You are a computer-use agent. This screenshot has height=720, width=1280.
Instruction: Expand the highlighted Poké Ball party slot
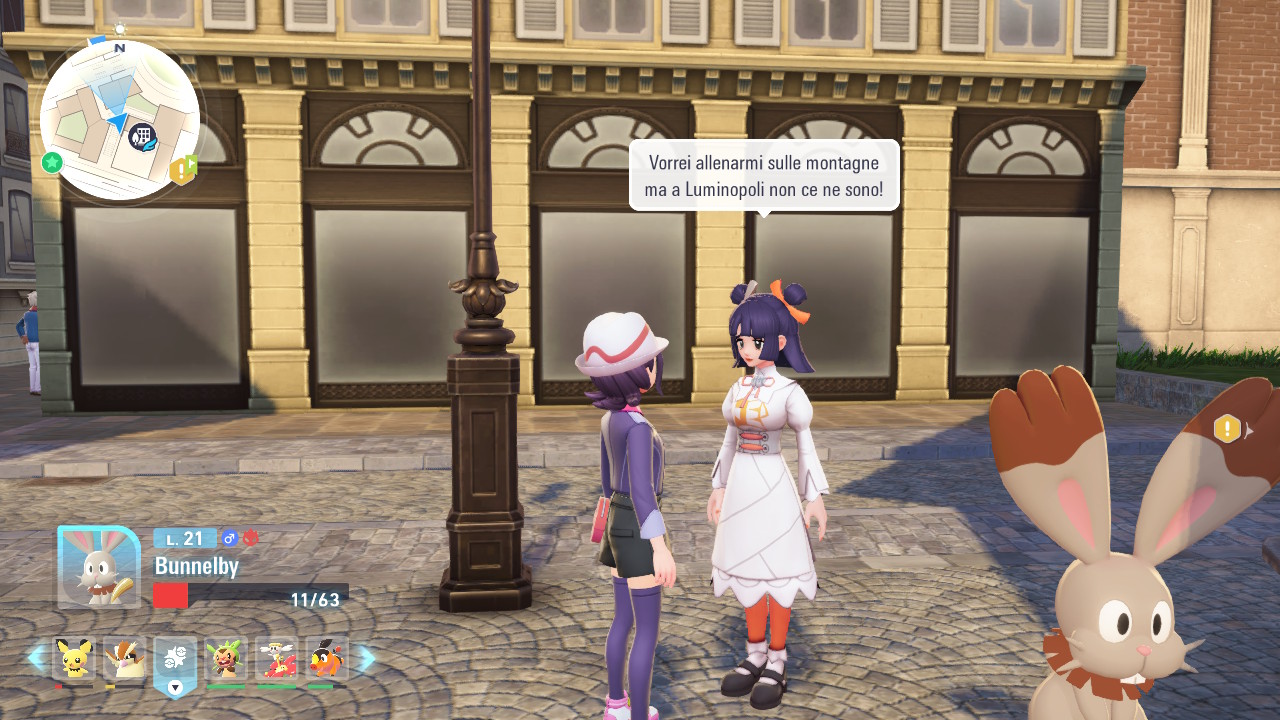175,664
